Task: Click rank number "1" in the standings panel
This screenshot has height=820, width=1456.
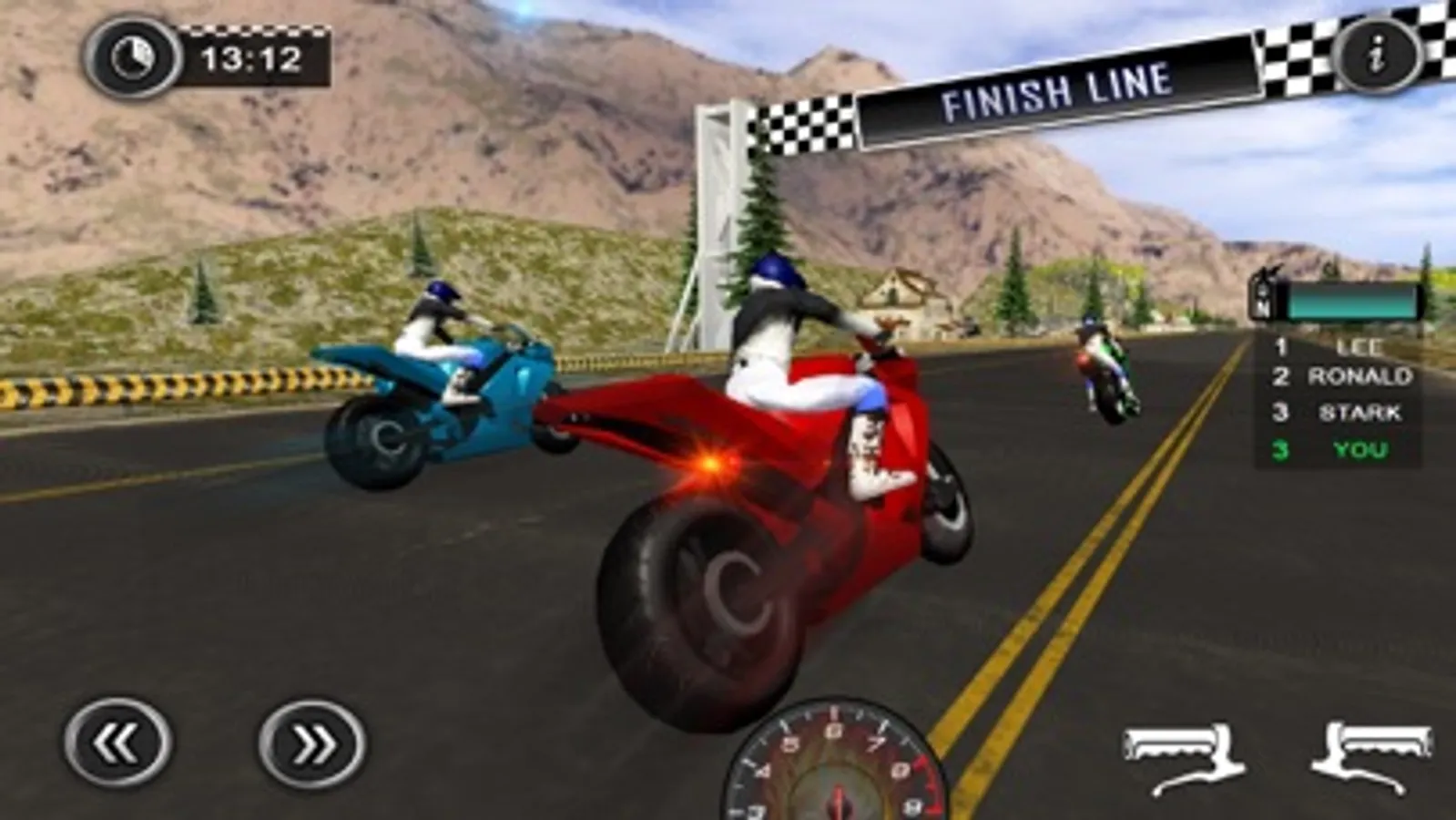Action: tap(1279, 346)
